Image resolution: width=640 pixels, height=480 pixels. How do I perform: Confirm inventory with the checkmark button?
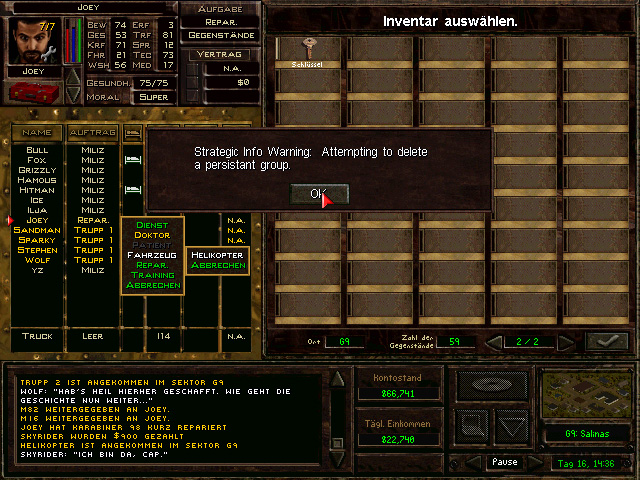pos(606,342)
